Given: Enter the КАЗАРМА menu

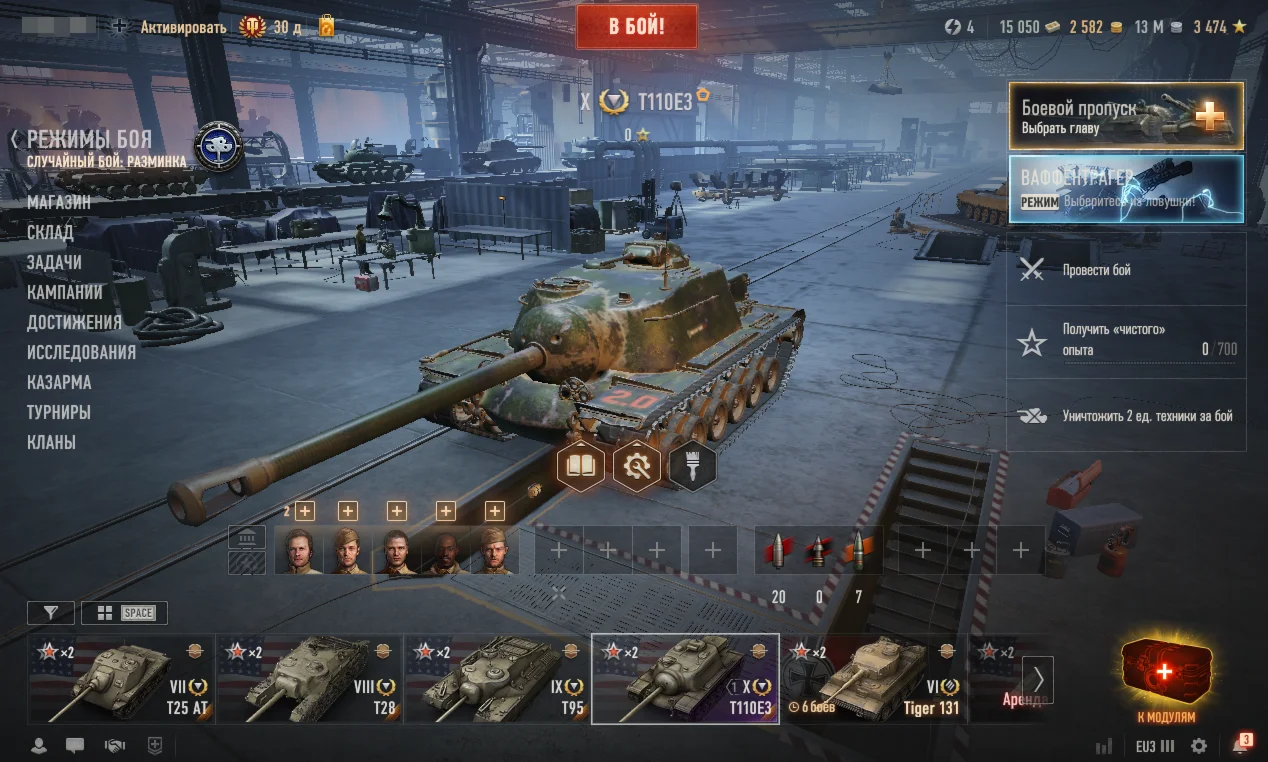Looking at the screenshot, I should click(59, 382).
